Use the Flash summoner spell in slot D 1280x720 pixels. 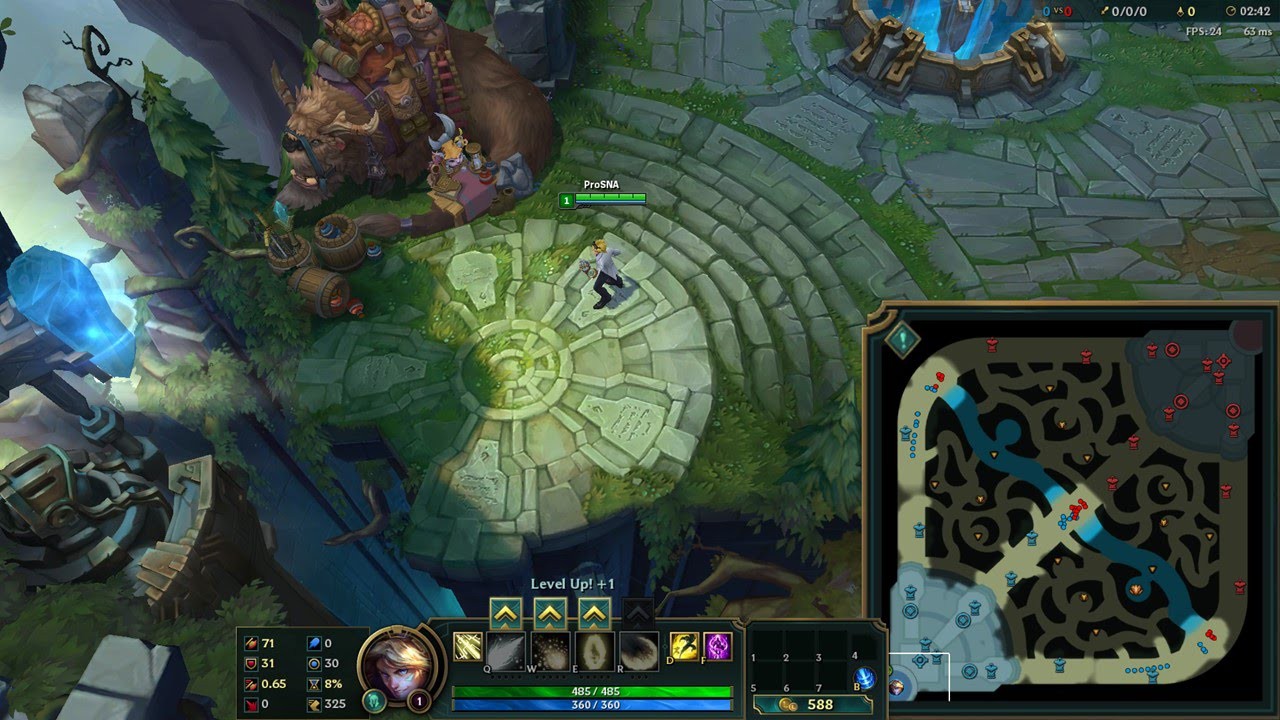683,647
